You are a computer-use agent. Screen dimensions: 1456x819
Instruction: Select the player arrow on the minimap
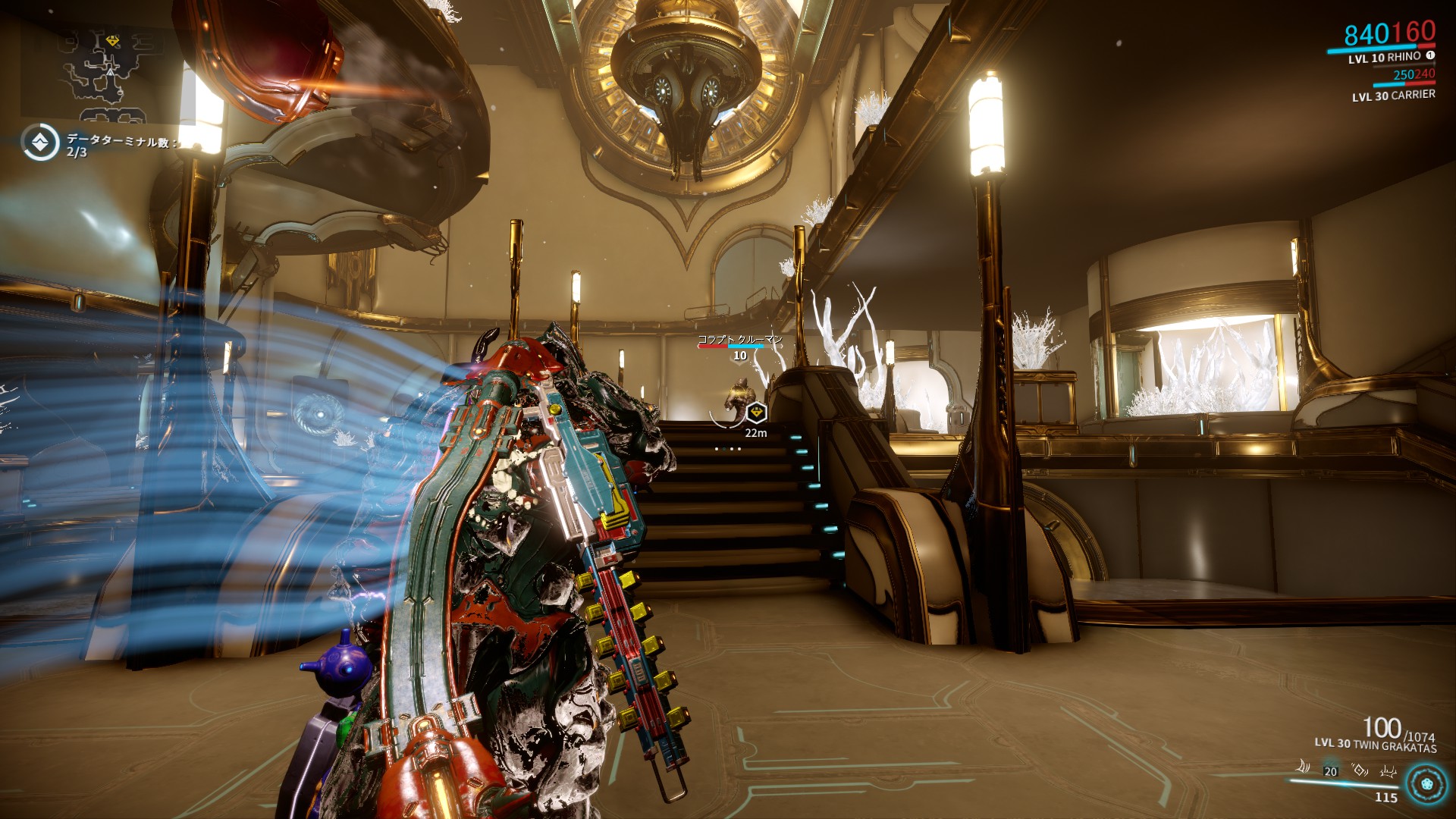[x=110, y=73]
